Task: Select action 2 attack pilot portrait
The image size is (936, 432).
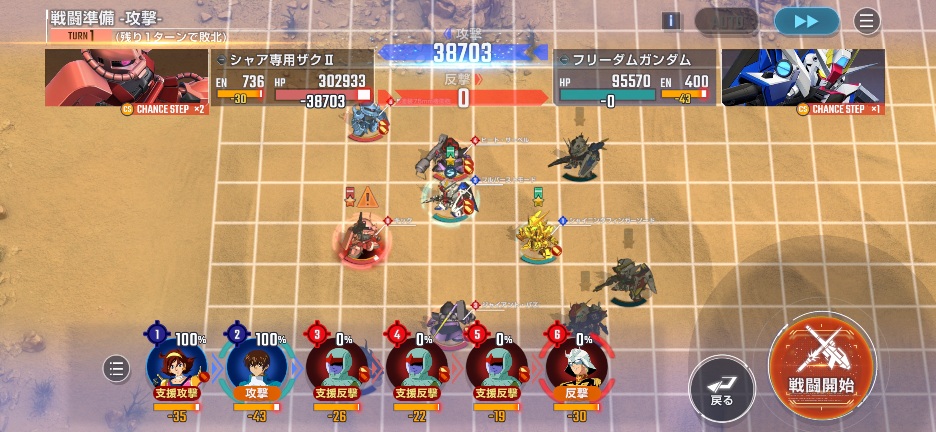Action: (x=257, y=364)
